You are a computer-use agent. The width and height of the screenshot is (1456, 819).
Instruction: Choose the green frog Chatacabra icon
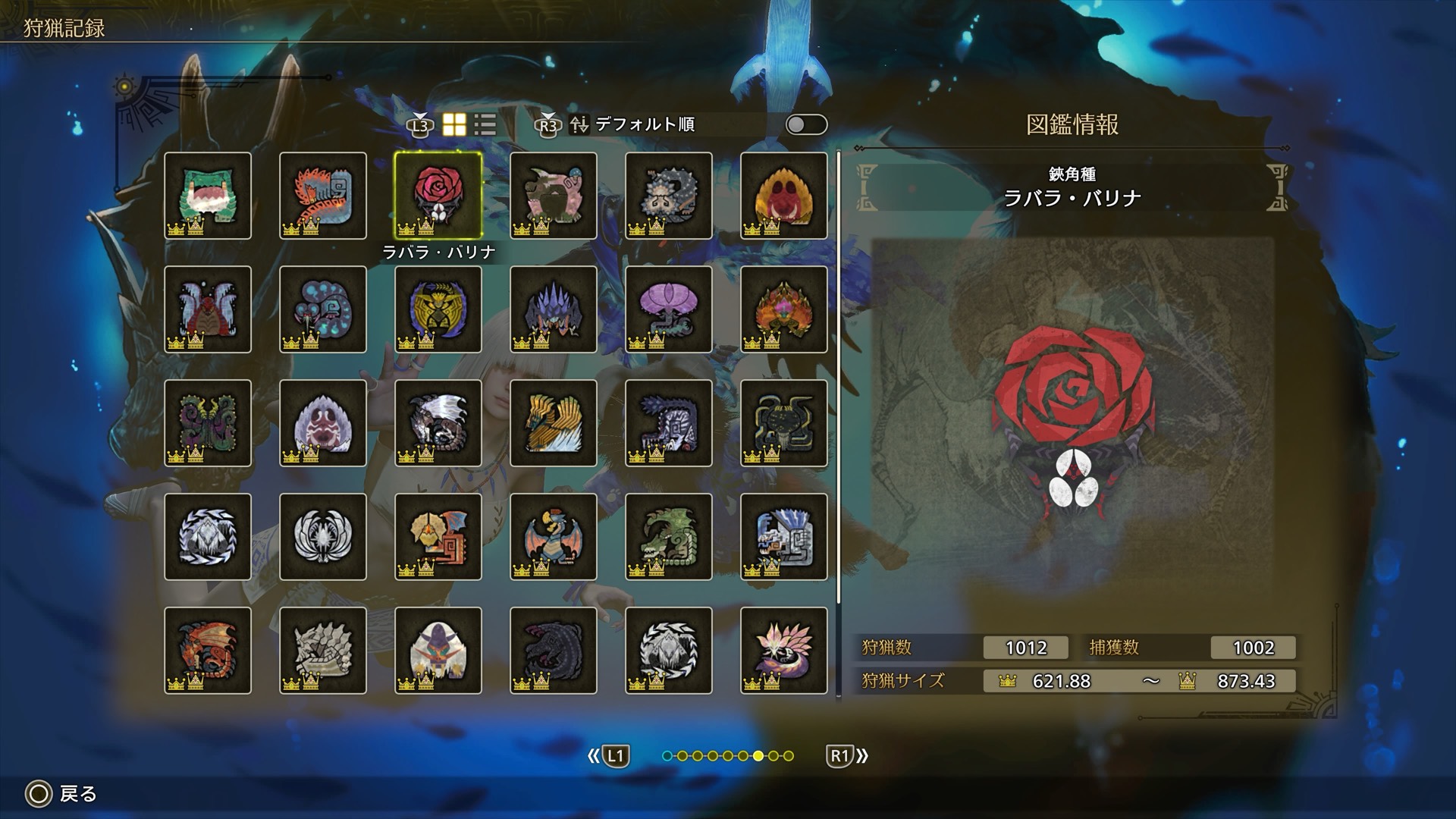(x=207, y=195)
